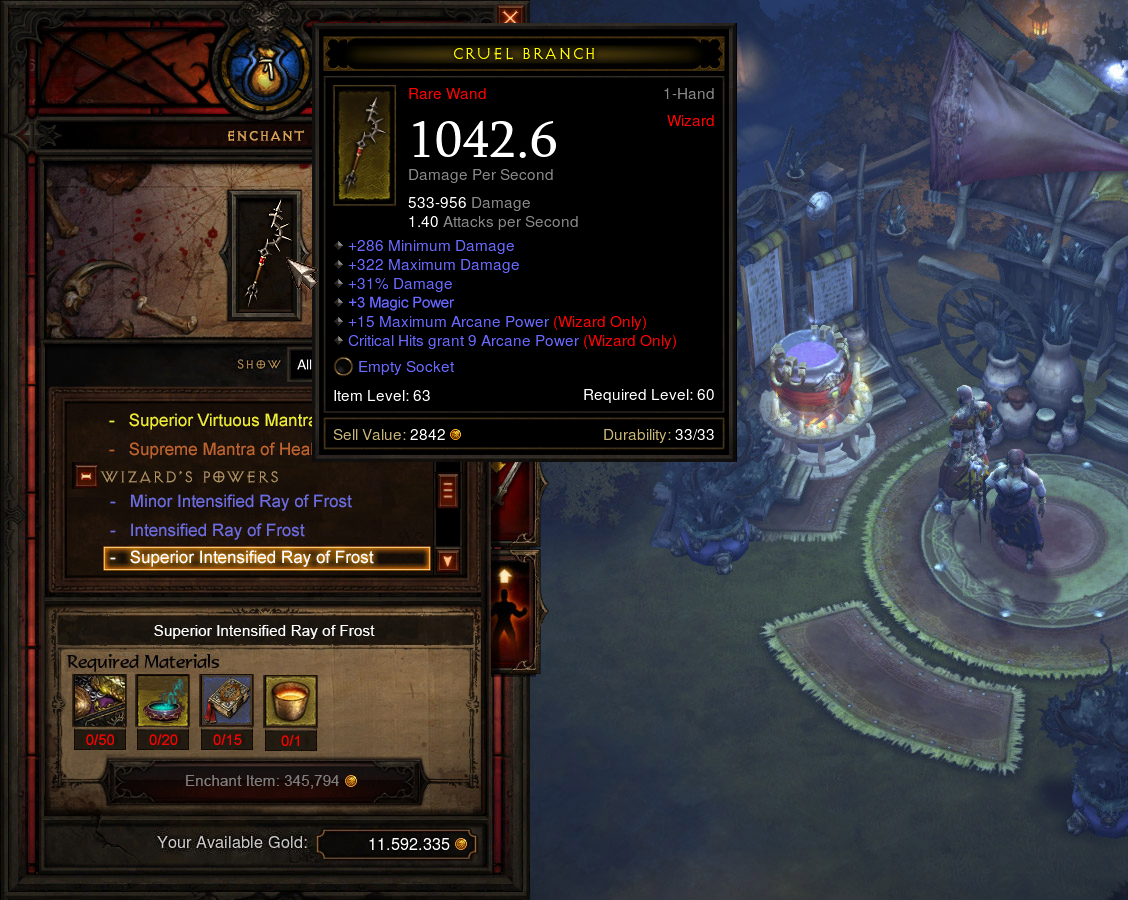Inspect the glowing bowl required material

click(x=163, y=702)
